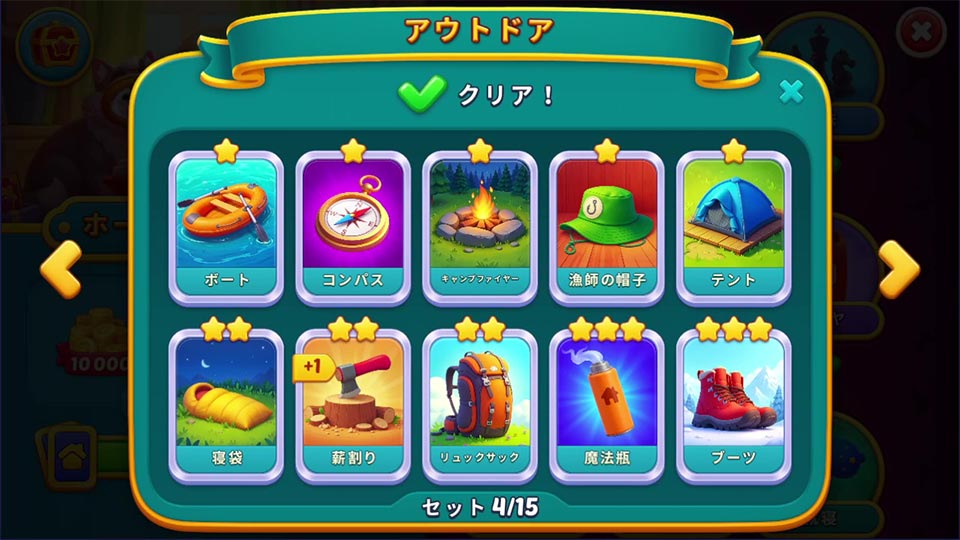Image resolution: width=960 pixels, height=540 pixels.
Task: Go to the next card set
Action: click(x=898, y=270)
